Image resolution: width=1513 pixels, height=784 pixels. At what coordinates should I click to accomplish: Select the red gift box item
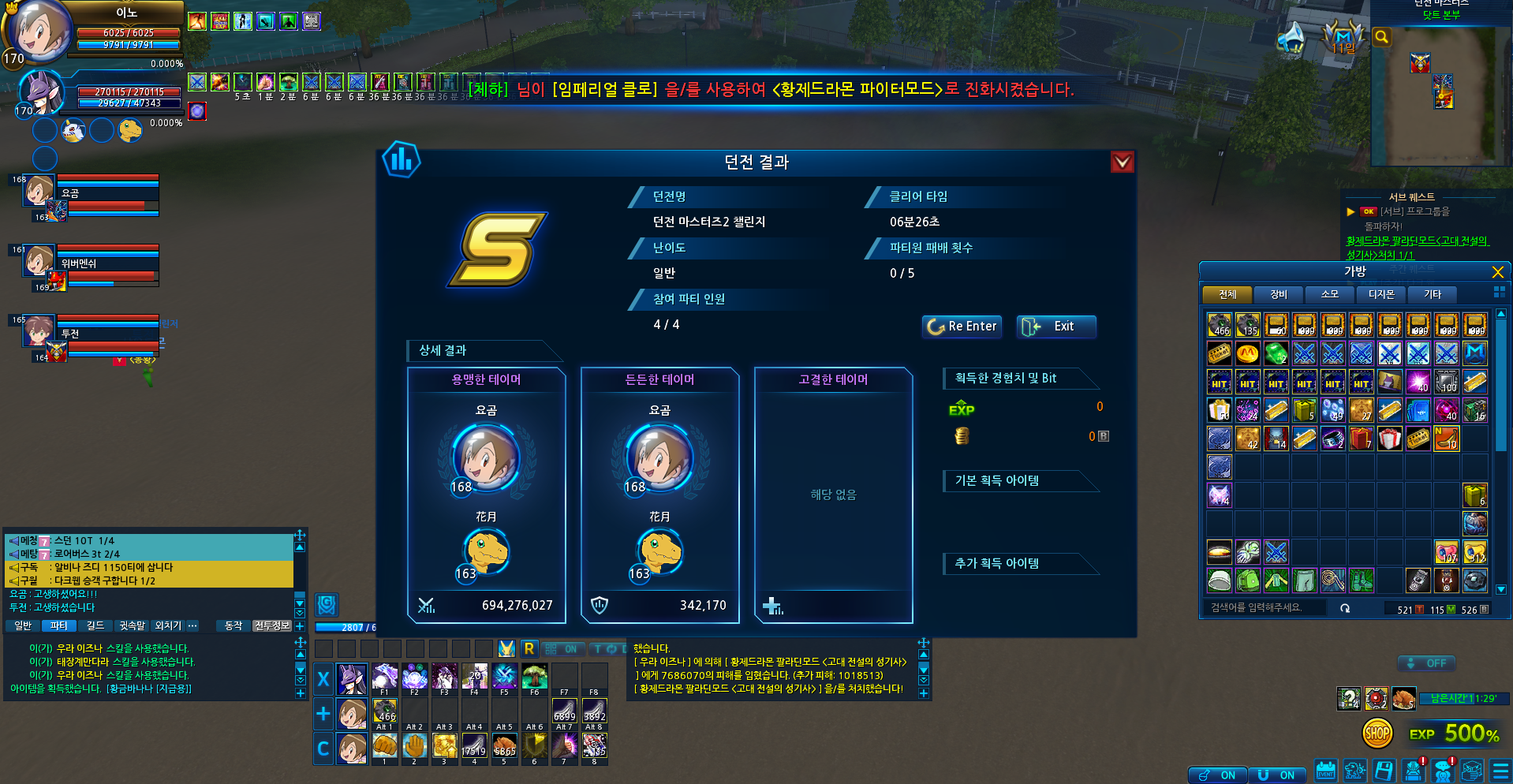click(1361, 439)
